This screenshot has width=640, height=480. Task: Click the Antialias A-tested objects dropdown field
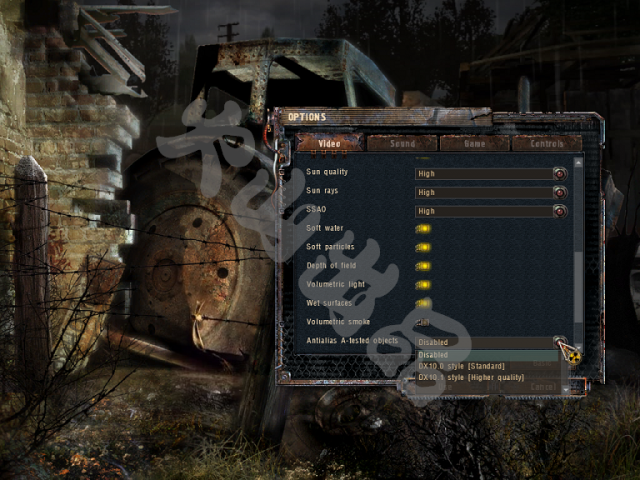tap(484, 341)
